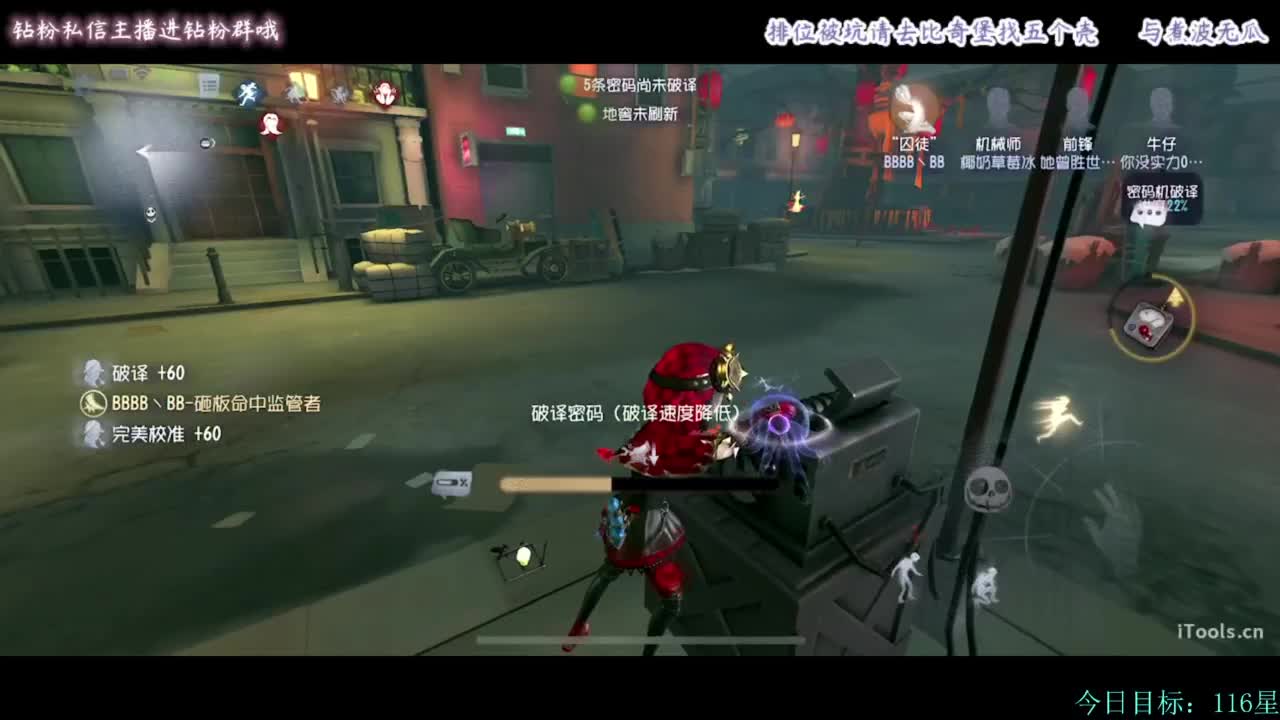Tap the glowing lamp marker left of the survivor

tap(524, 557)
